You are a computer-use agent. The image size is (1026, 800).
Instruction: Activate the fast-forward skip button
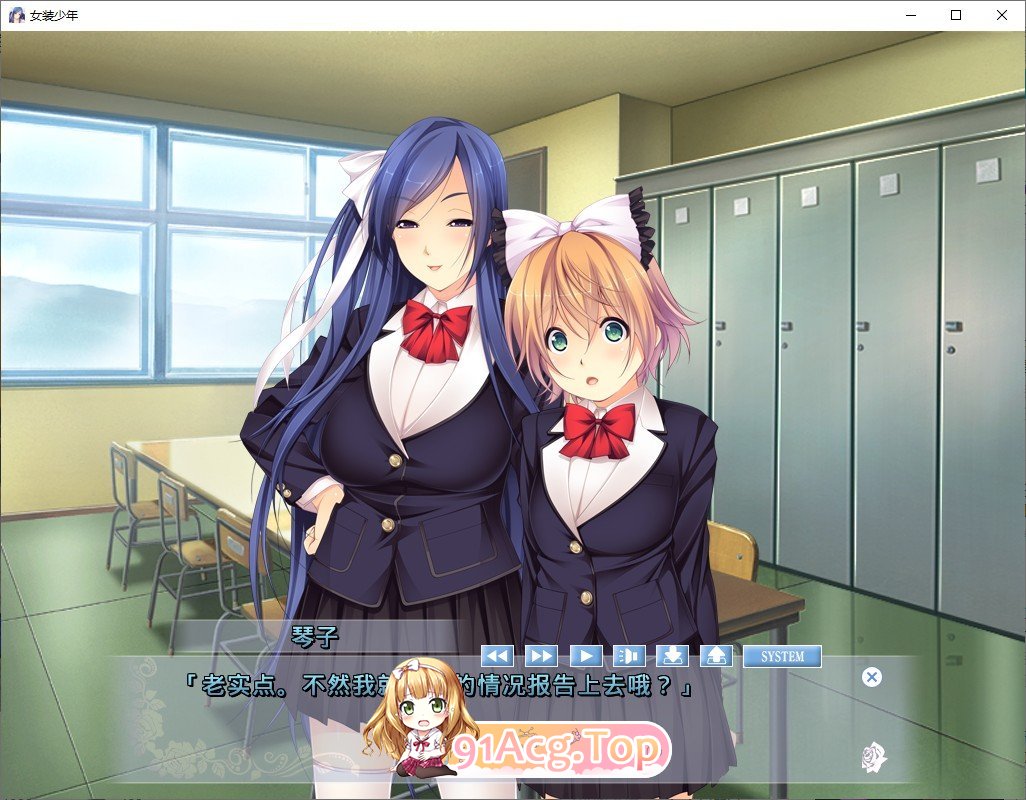pos(541,656)
